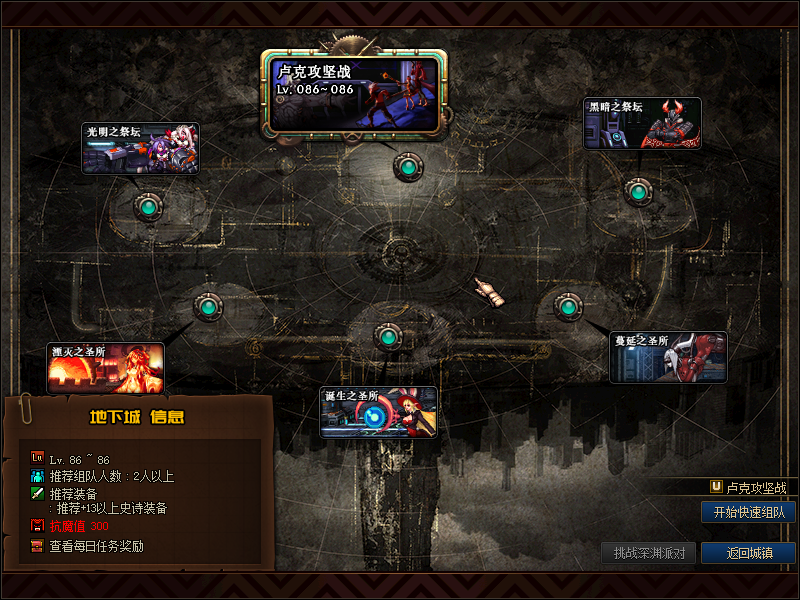The image size is (800, 600).
Task: Select the 黑暗之祭坛 dungeon tile
Action: pos(642,124)
